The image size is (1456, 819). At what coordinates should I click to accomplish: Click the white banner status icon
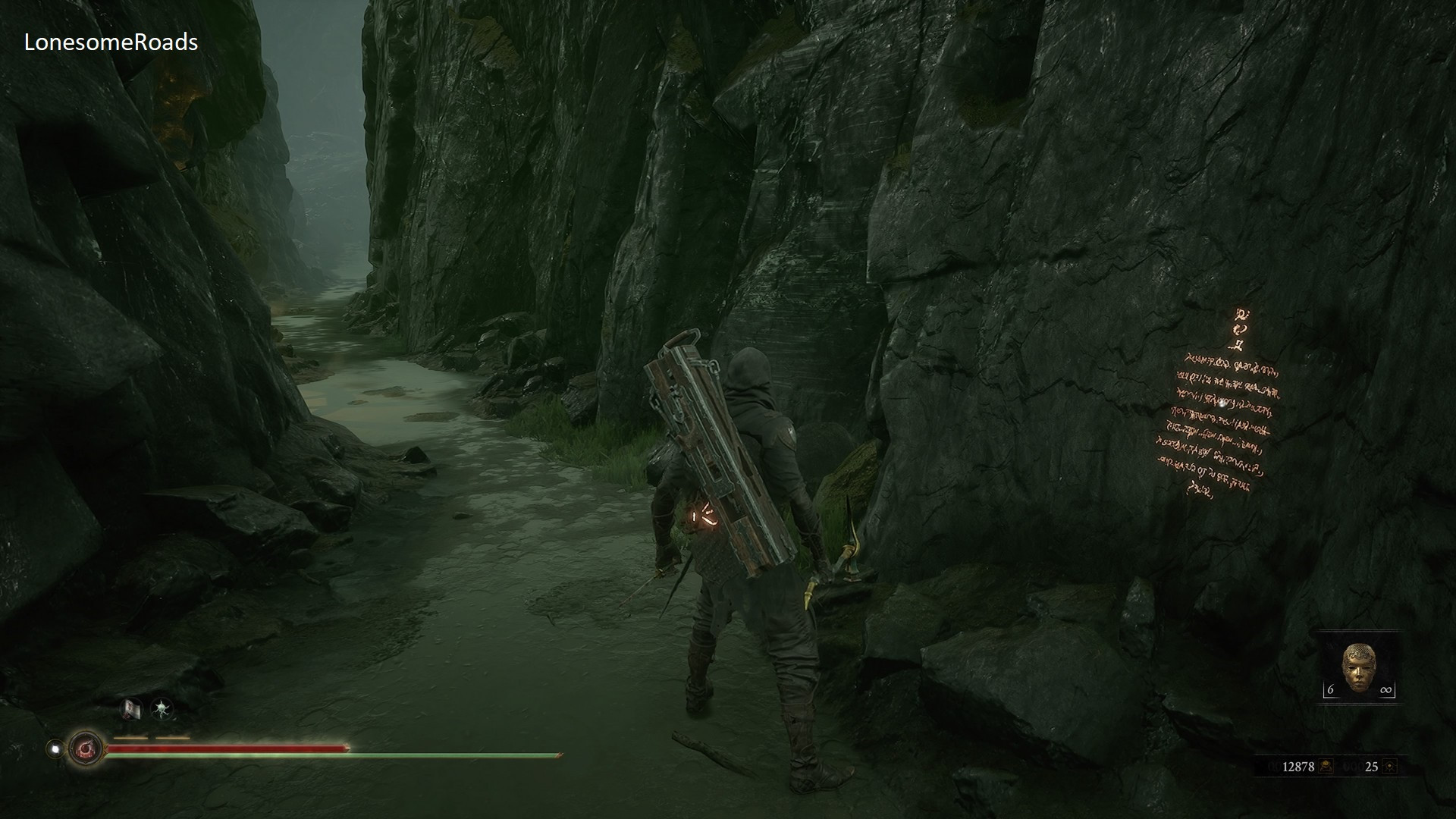point(130,709)
